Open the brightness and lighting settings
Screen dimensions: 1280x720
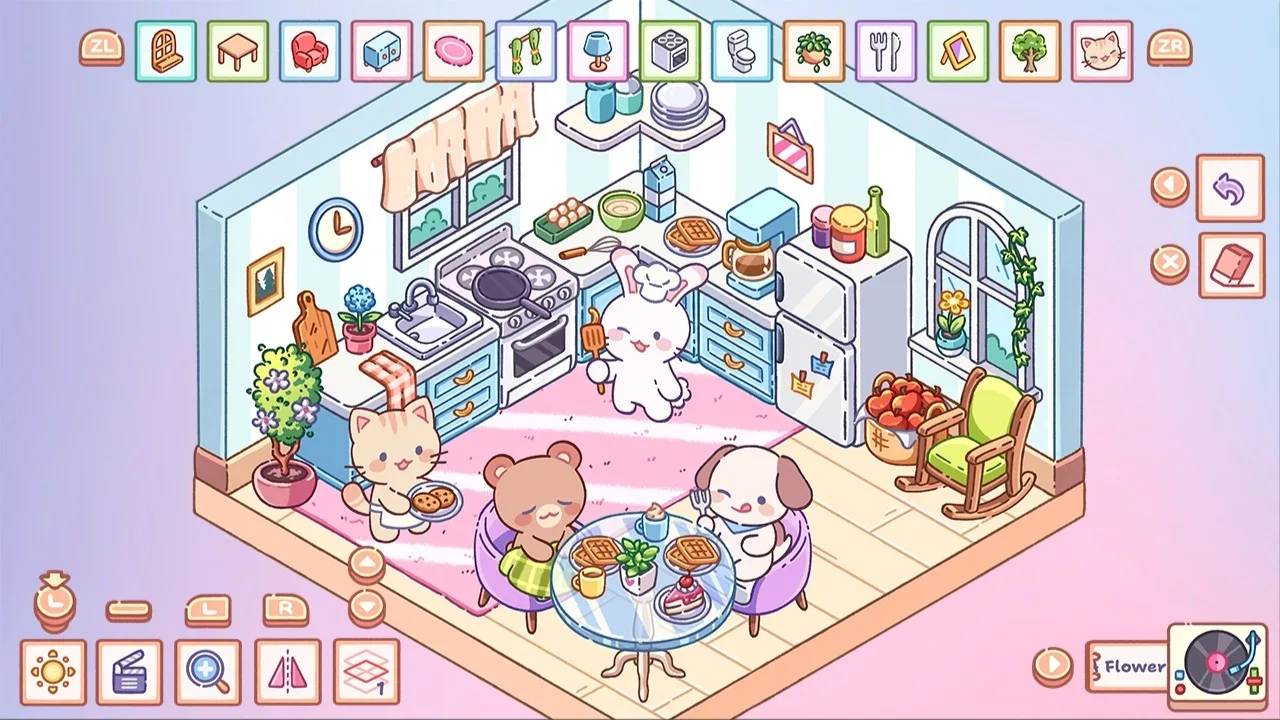55,670
